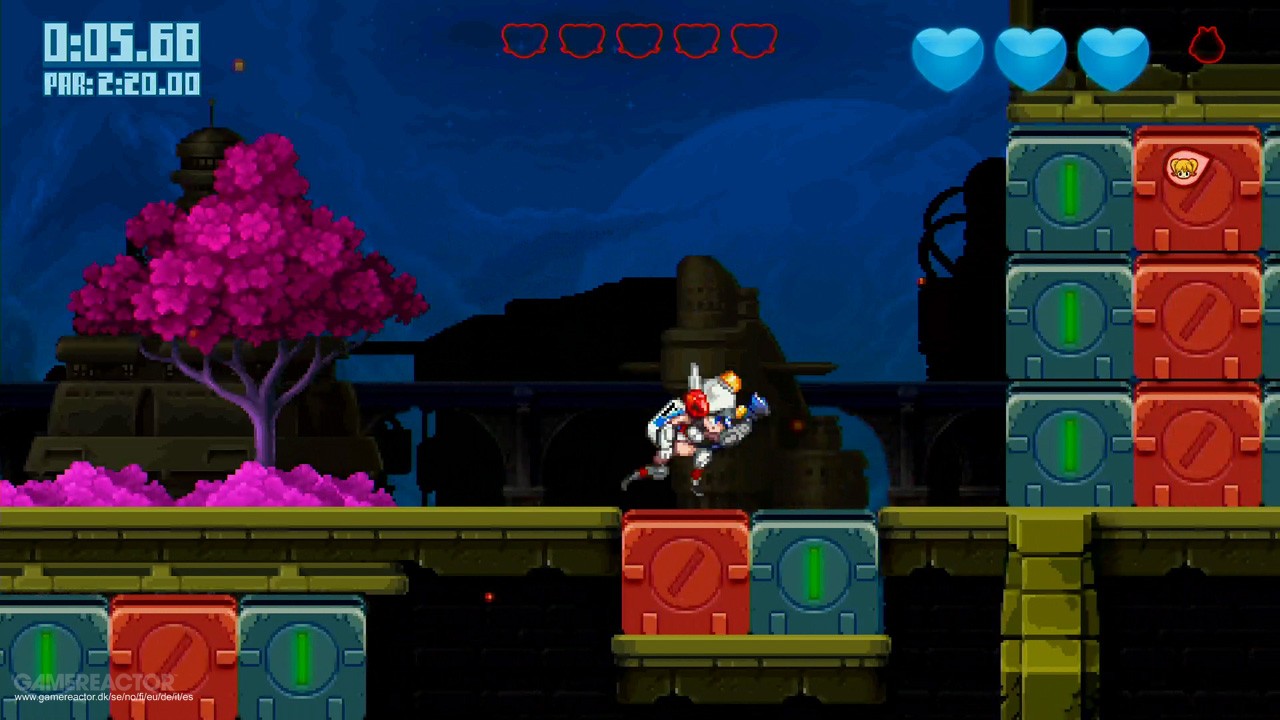Click the fourth hollow siren rescue marker
Image resolution: width=1280 pixels, height=720 pixels.
(697, 40)
